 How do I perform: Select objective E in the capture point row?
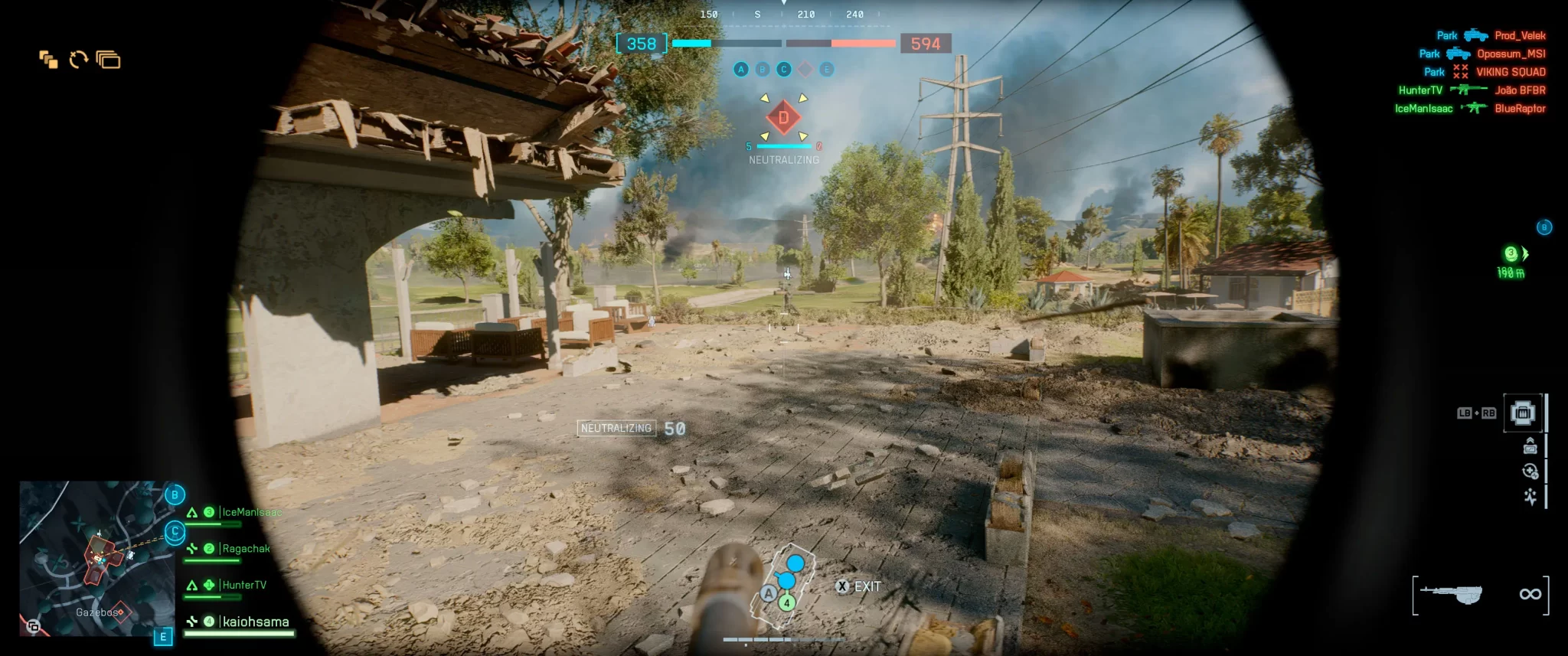click(826, 70)
